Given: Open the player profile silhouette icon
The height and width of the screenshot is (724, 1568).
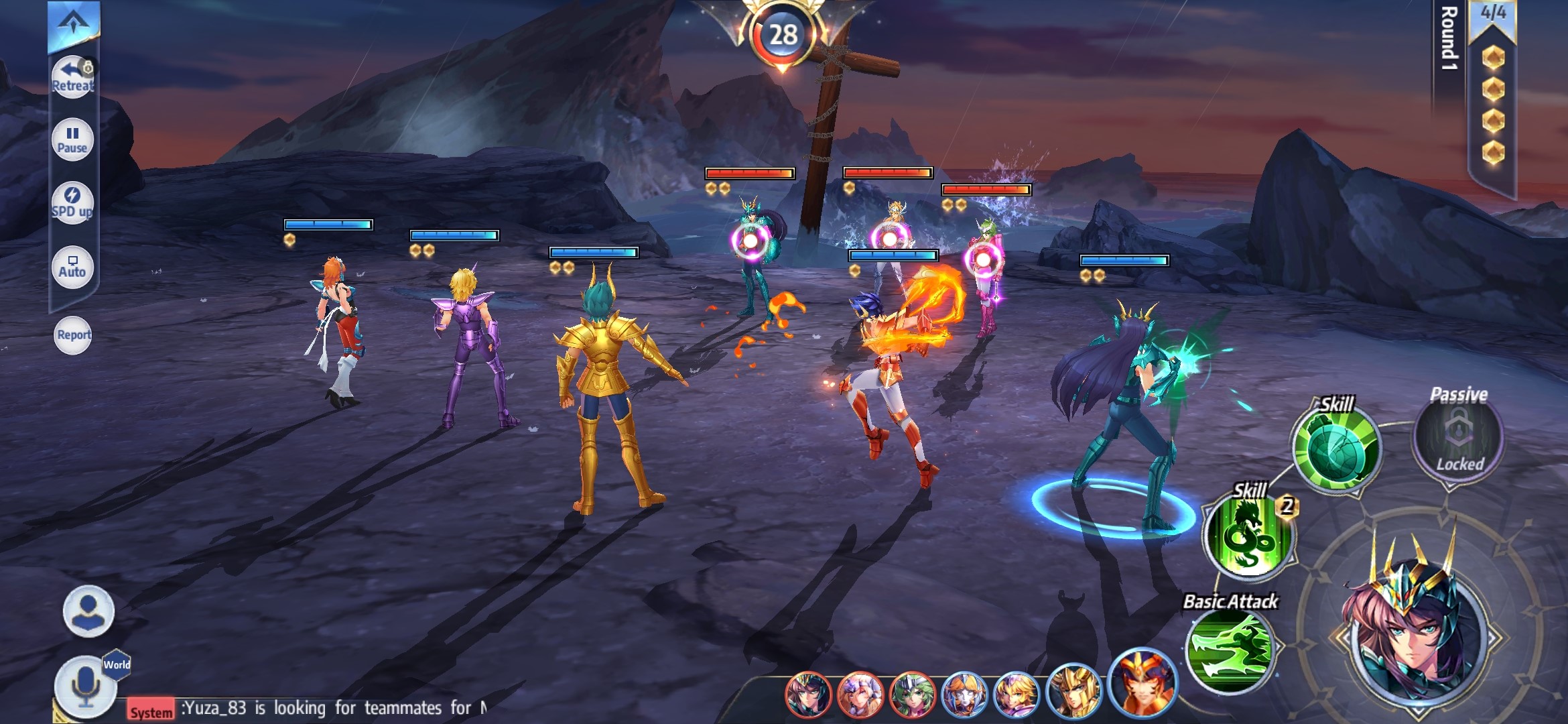Looking at the screenshot, I should [88, 611].
